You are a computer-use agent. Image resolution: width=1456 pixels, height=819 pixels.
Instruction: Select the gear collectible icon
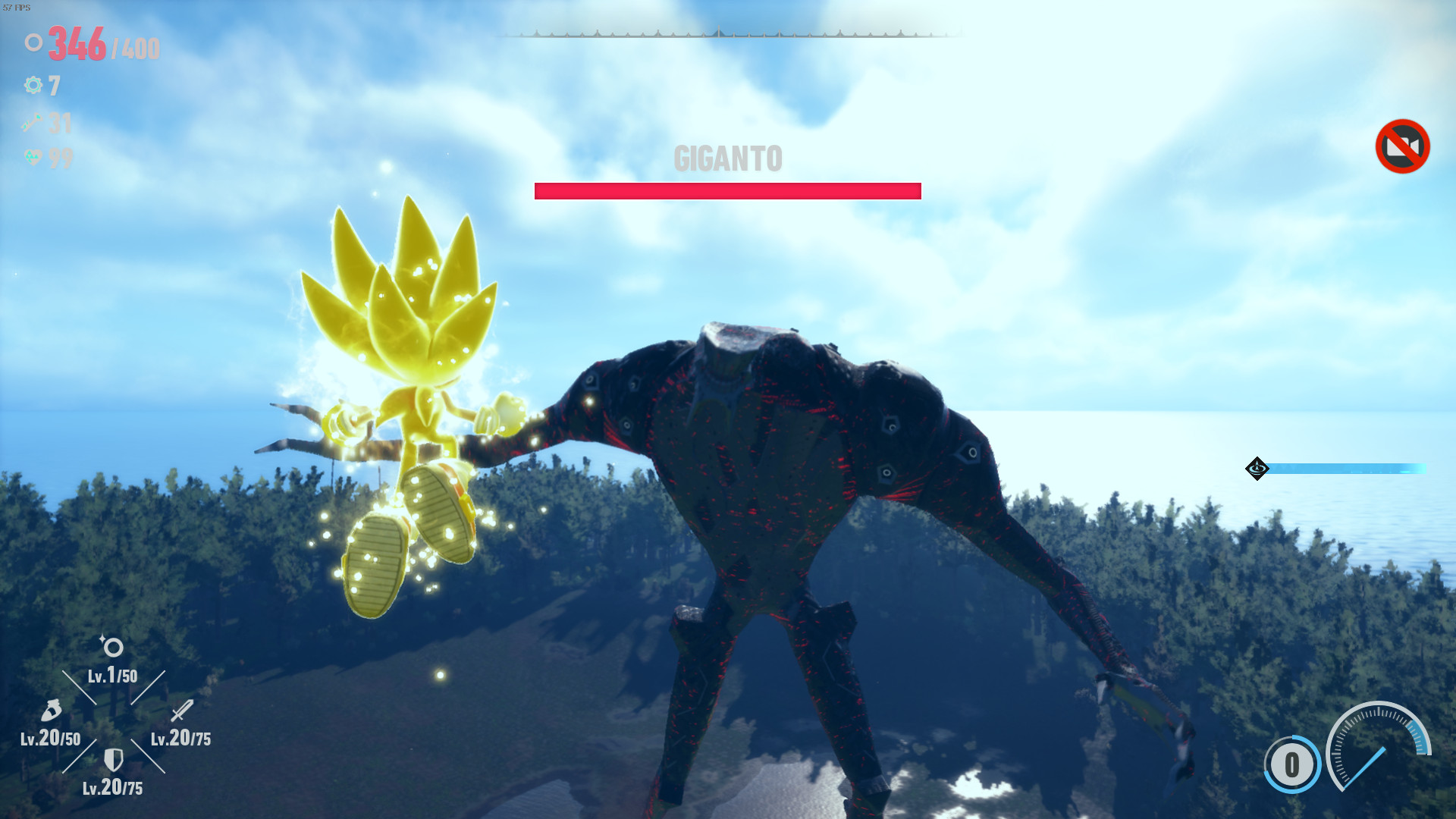pyautogui.click(x=32, y=86)
